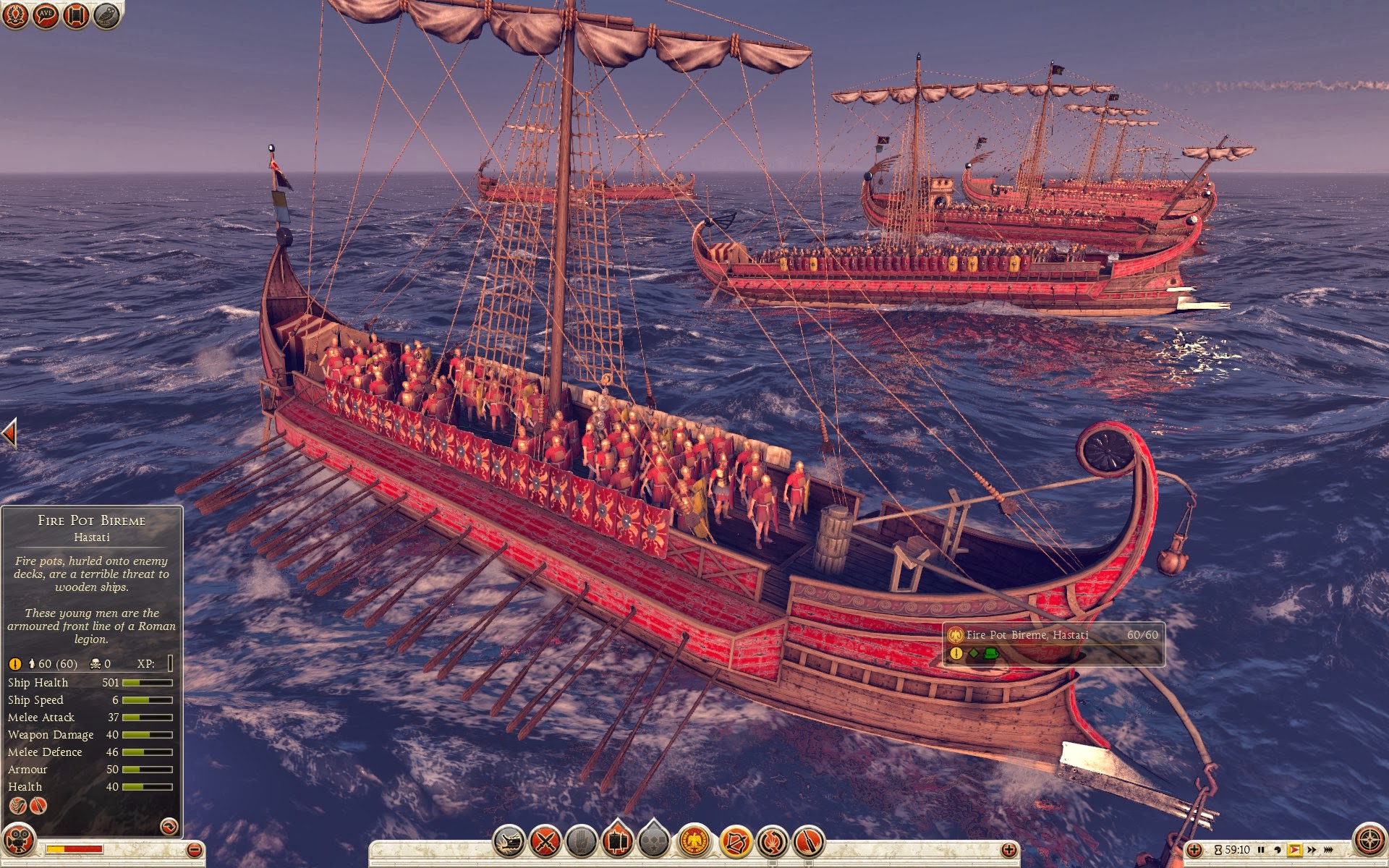
Task: Open the banner formations button
Action: click(x=617, y=842)
